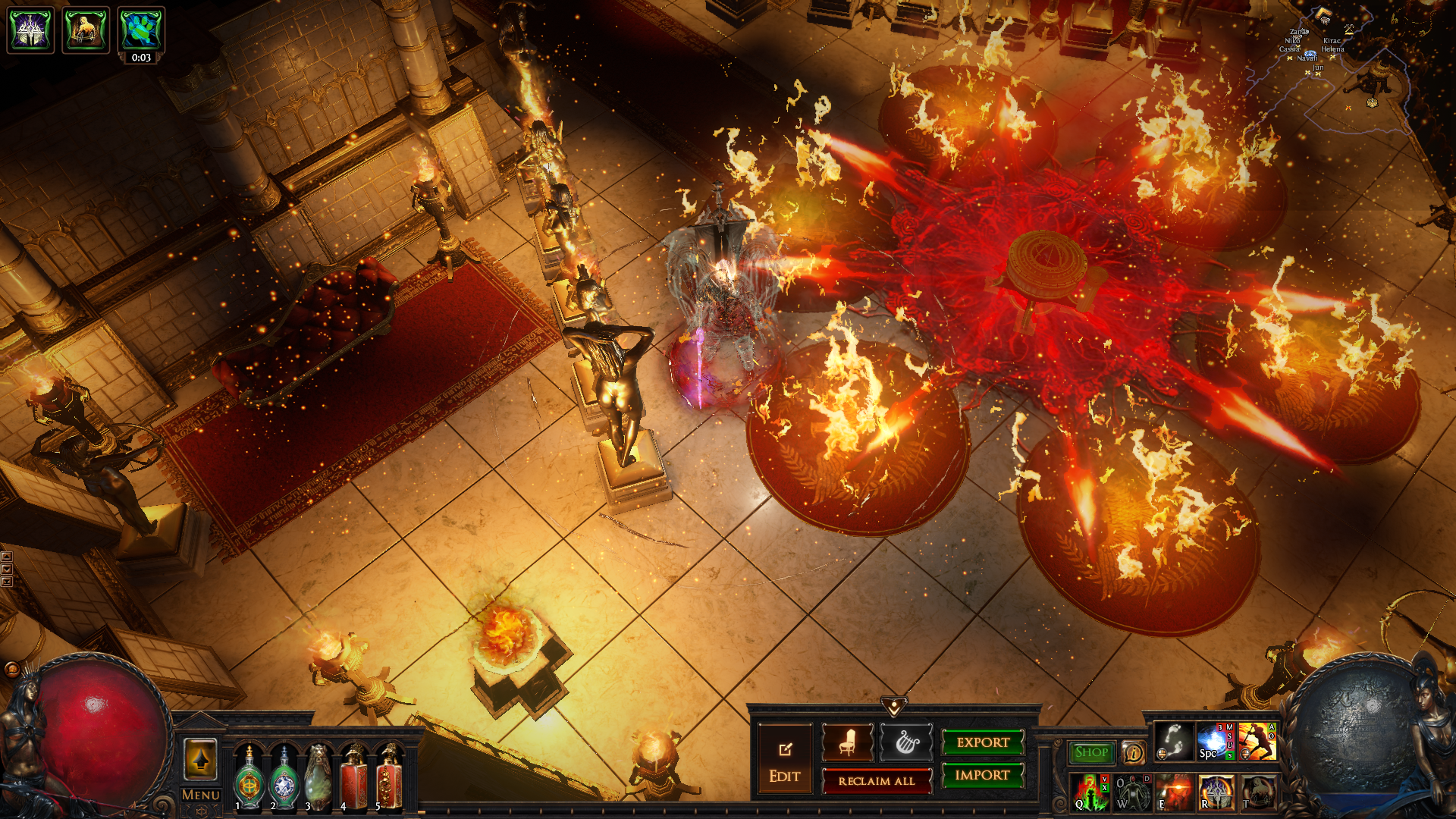Open the green Shop button

click(1091, 752)
